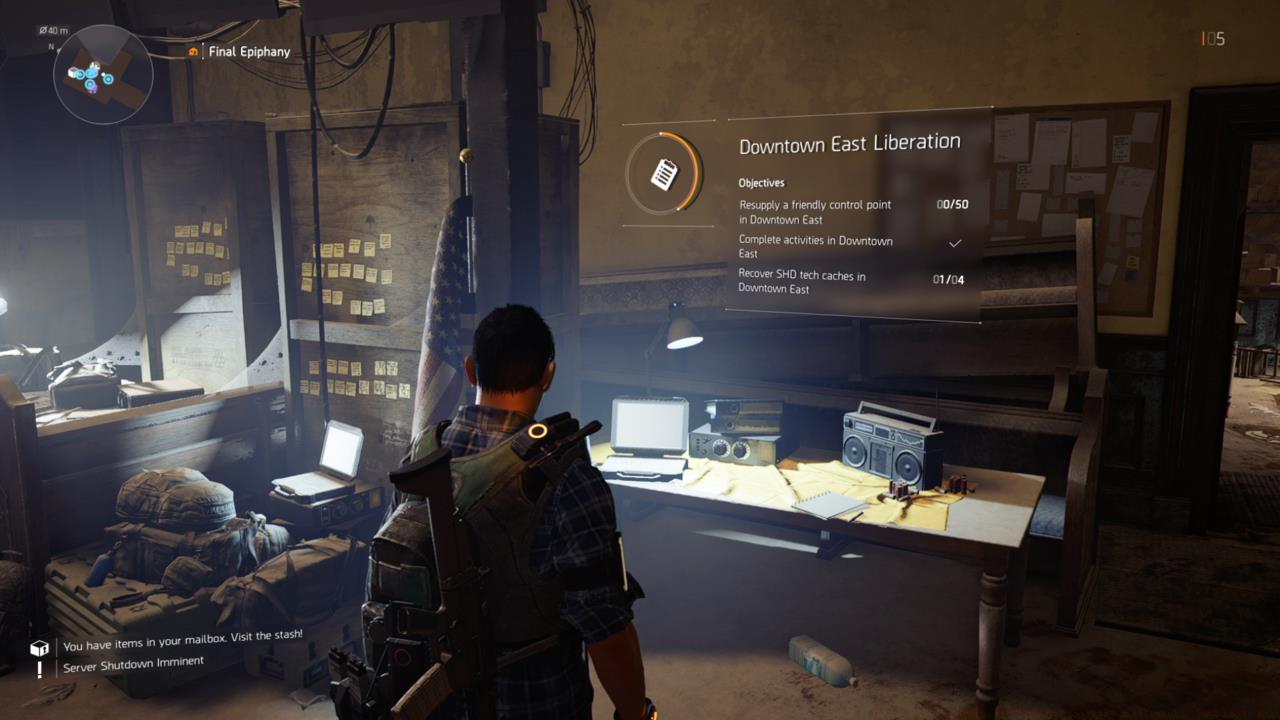Select the Downtown East Liberation title

tap(848, 141)
